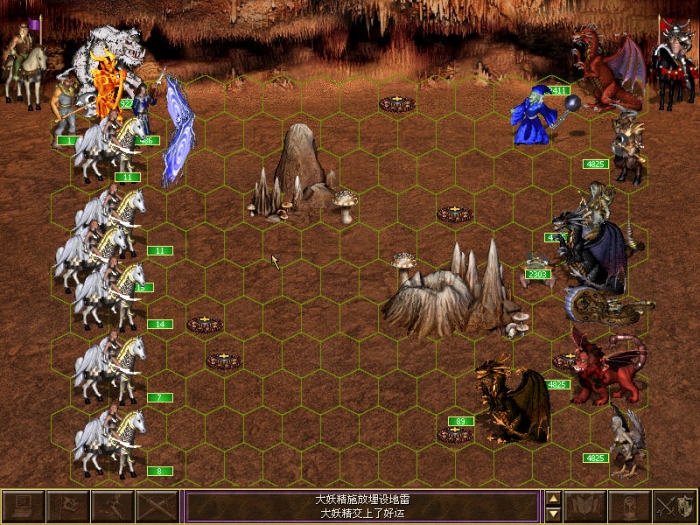Open the combat options menu
Image resolution: width=700 pixels, height=525 pixels.
(21, 506)
